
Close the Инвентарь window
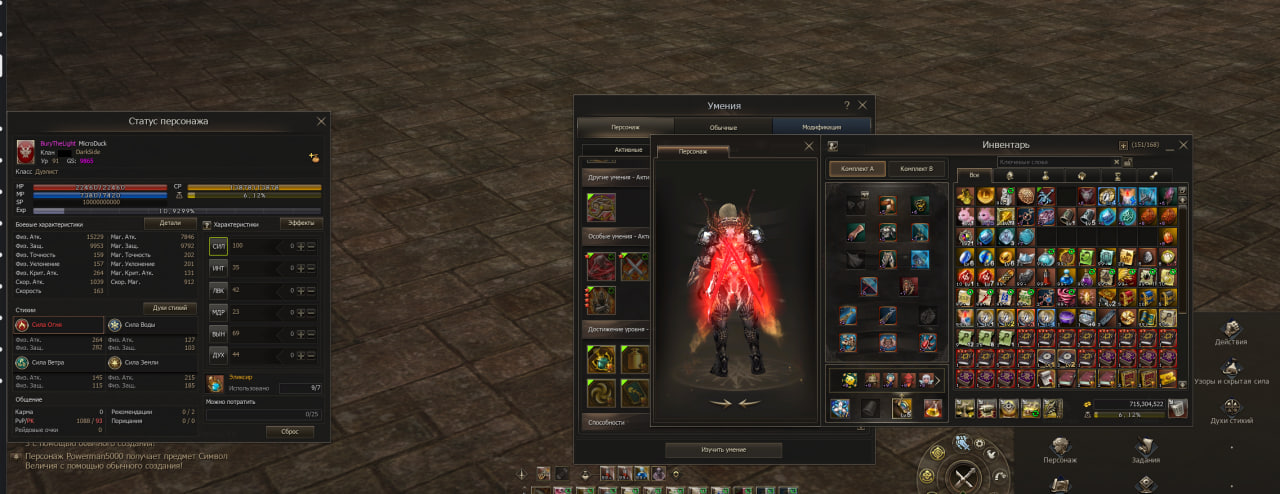(1182, 145)
